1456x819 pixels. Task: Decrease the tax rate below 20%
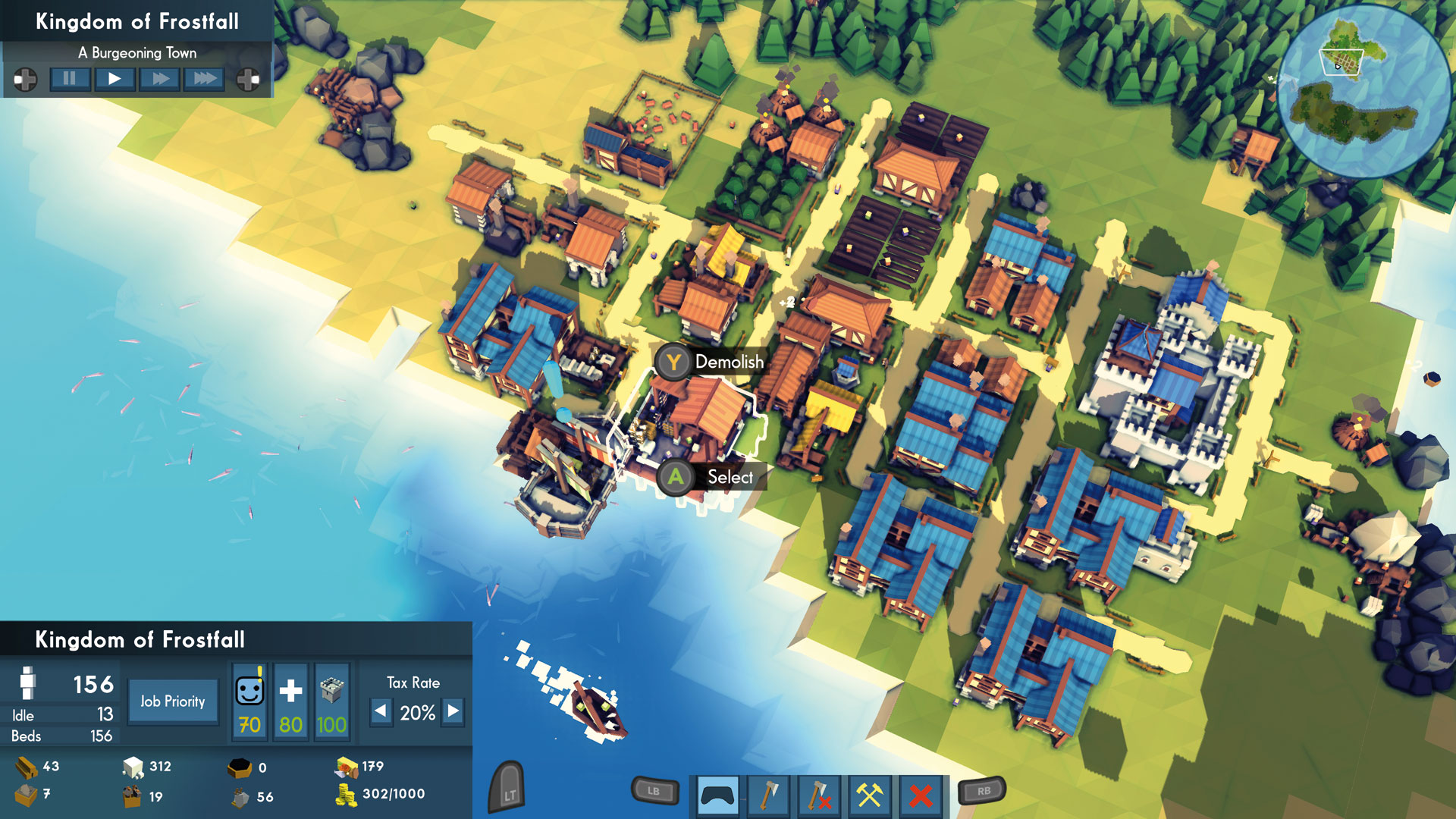381,712
